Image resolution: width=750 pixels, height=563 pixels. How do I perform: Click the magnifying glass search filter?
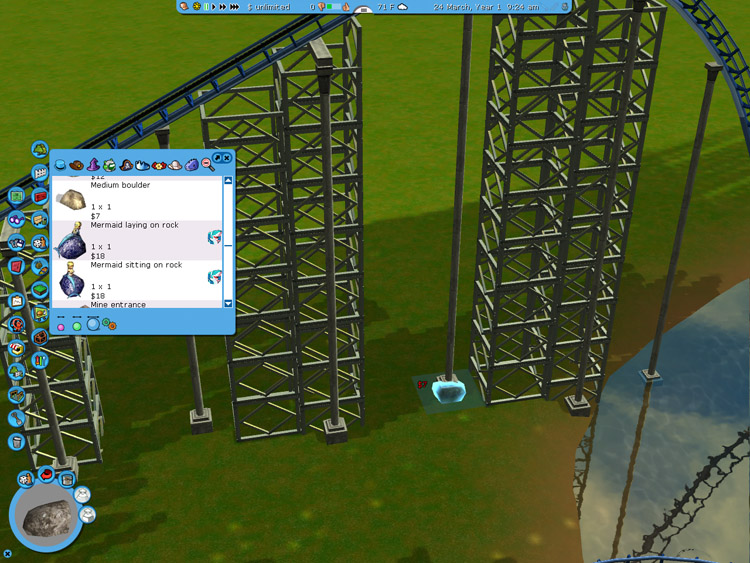pyautogui.click(x=207, y=164)
